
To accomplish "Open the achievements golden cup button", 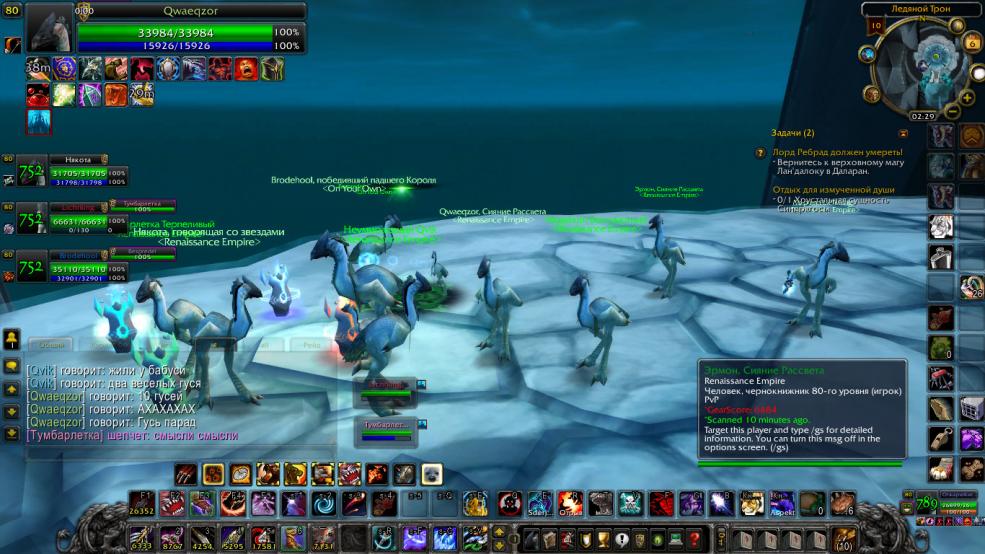I will click(x=600, y=540).
